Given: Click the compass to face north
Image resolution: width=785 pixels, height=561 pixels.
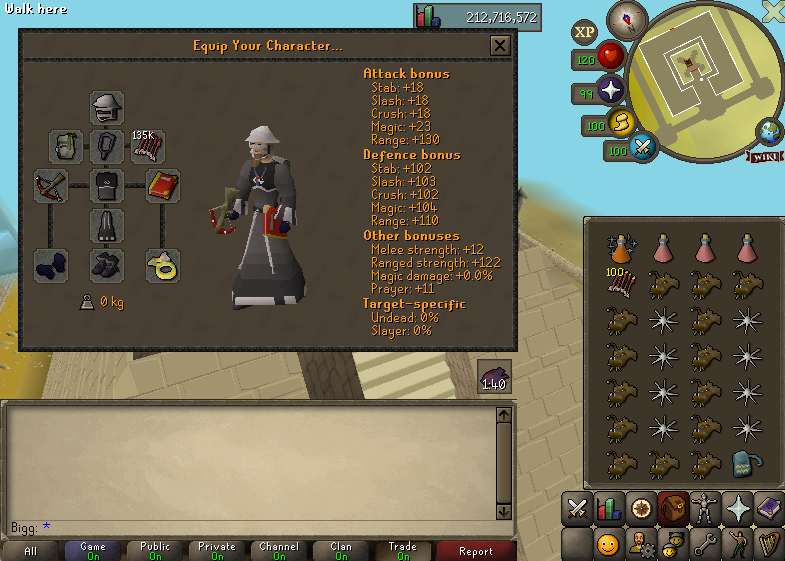Looking at the screenshot, I should 627,19.
